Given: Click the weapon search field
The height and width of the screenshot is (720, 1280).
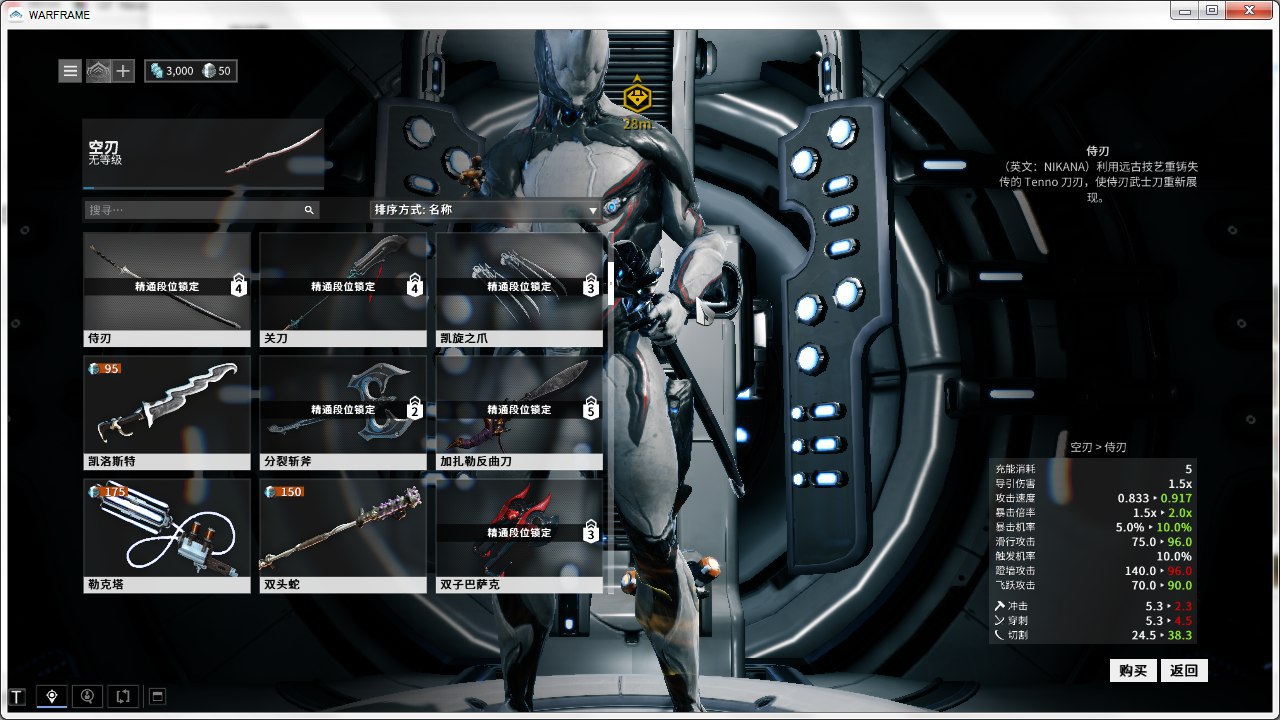Looking at the screenshot, I should coord(195,210).
